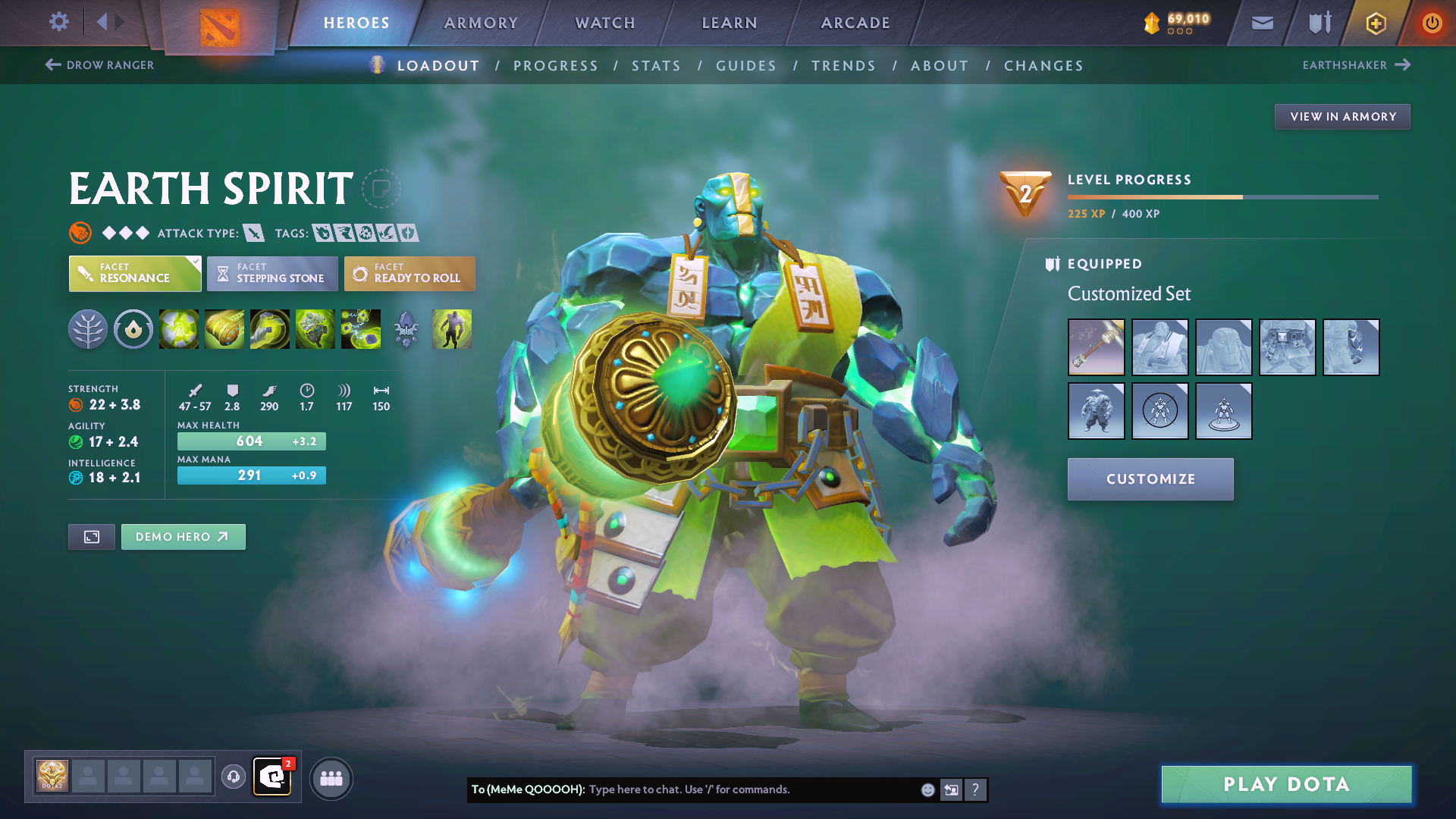Enable the Ready To Roll facet
1456x819 pixels.
[409, 273]
